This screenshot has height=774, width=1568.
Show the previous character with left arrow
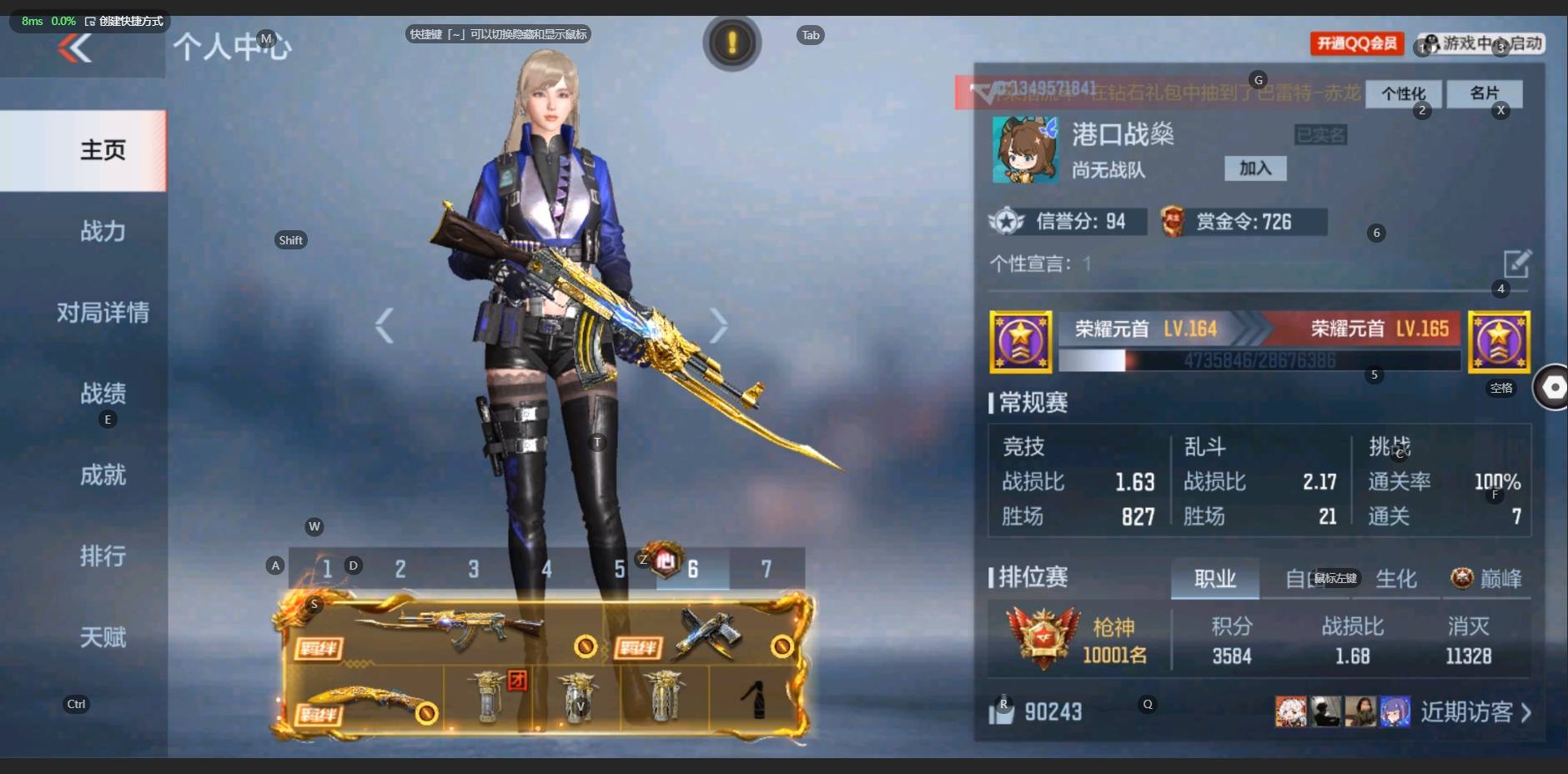(384, 325)
